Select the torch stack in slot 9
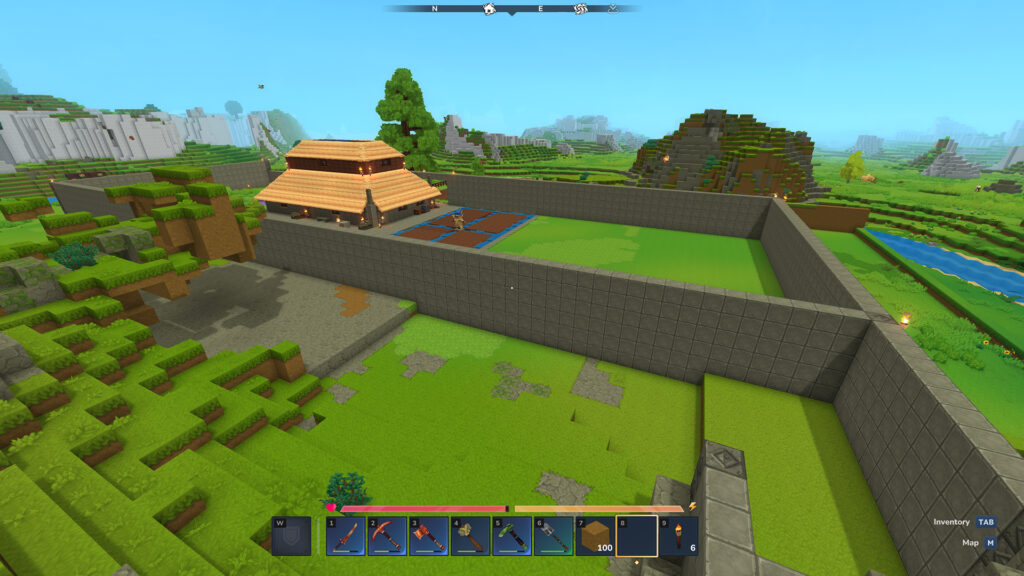The image size is (1024, 576). (678, 536)
